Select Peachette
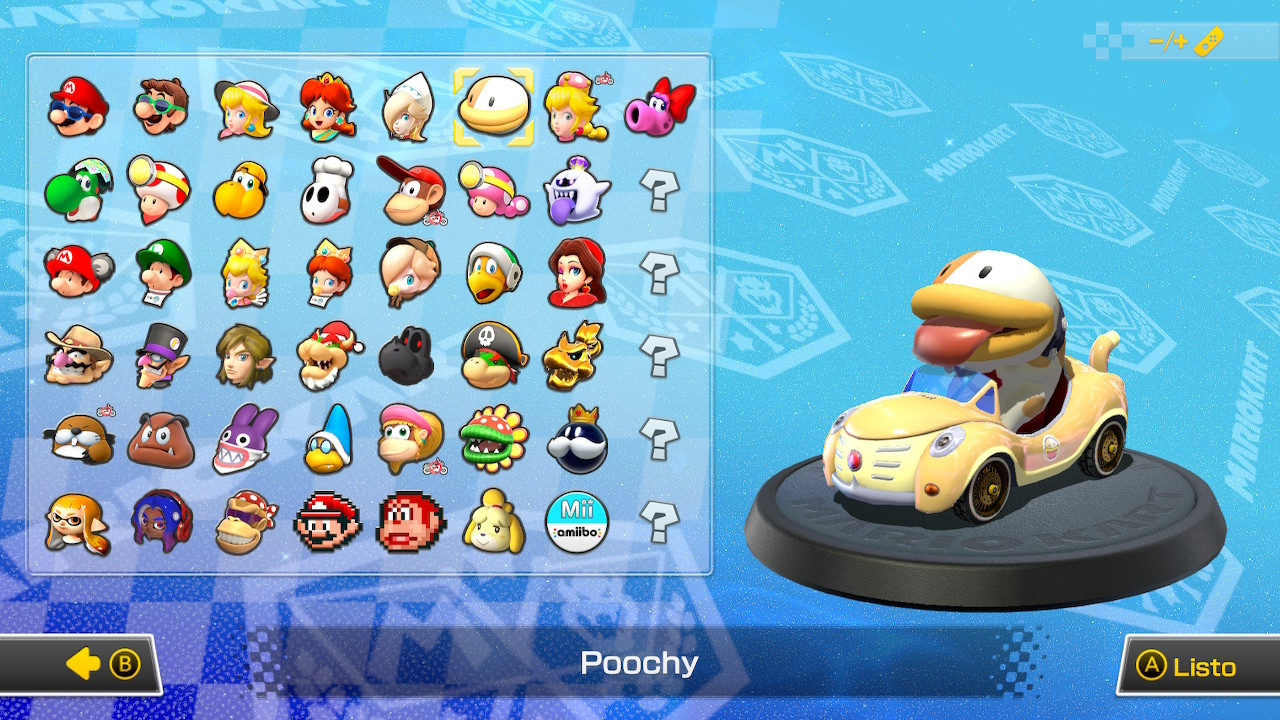Viewport: 1280px width, 720px height. (576, 107)
